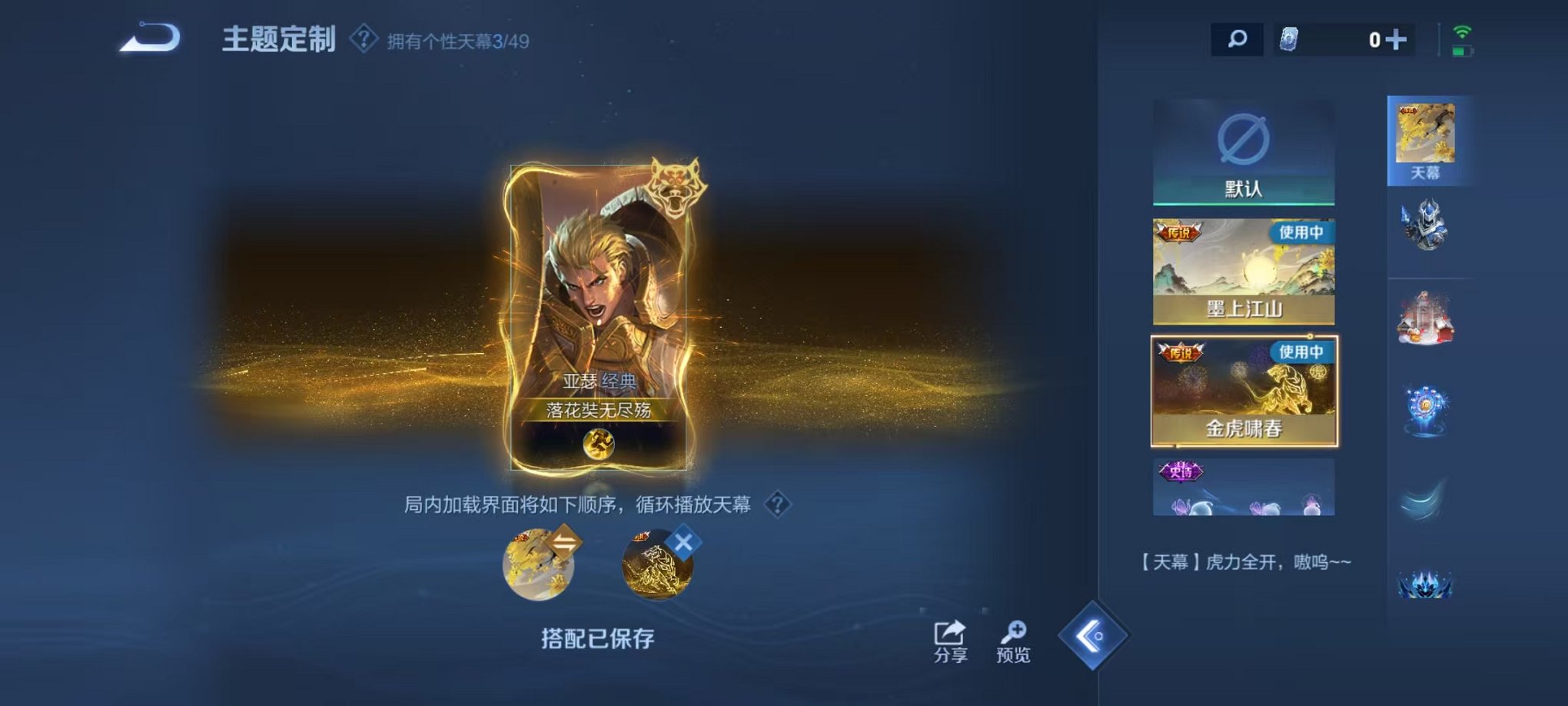The width and height of the screenshot is (1568, 706).
Task: Select the 金虎啸春 legendary canopy
Action: (x=1243, y=392)
